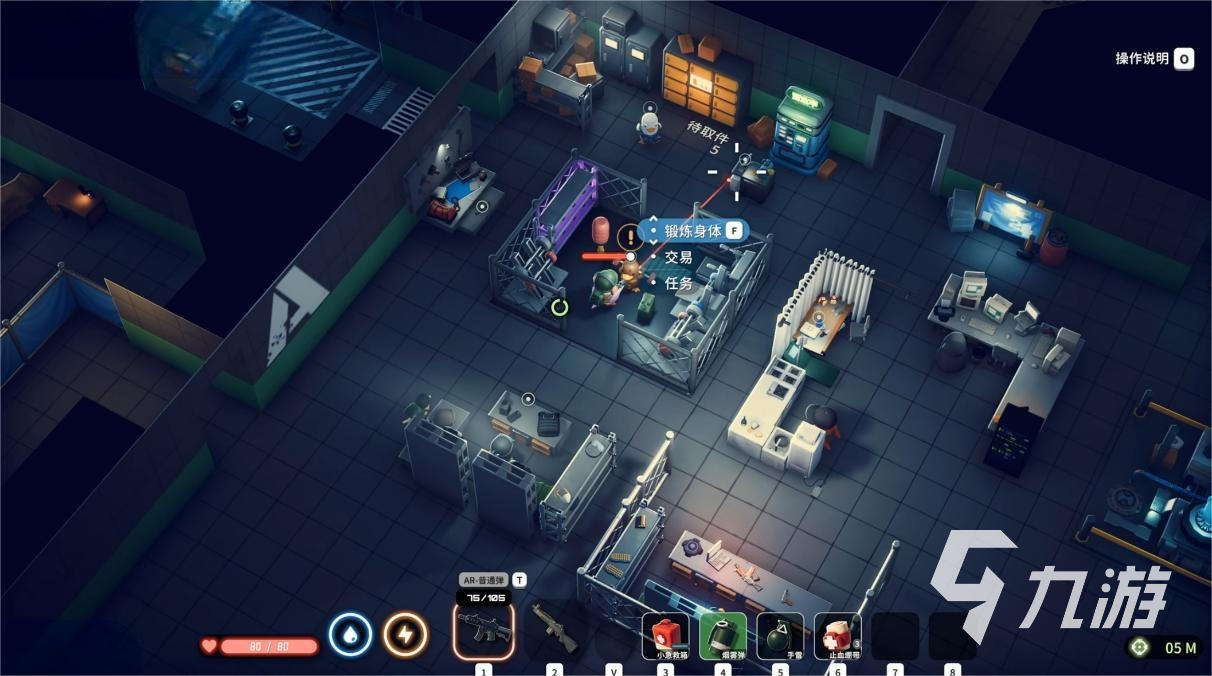
Task: Equip the 手雷 hand grenade
Action: pos(780,636)
